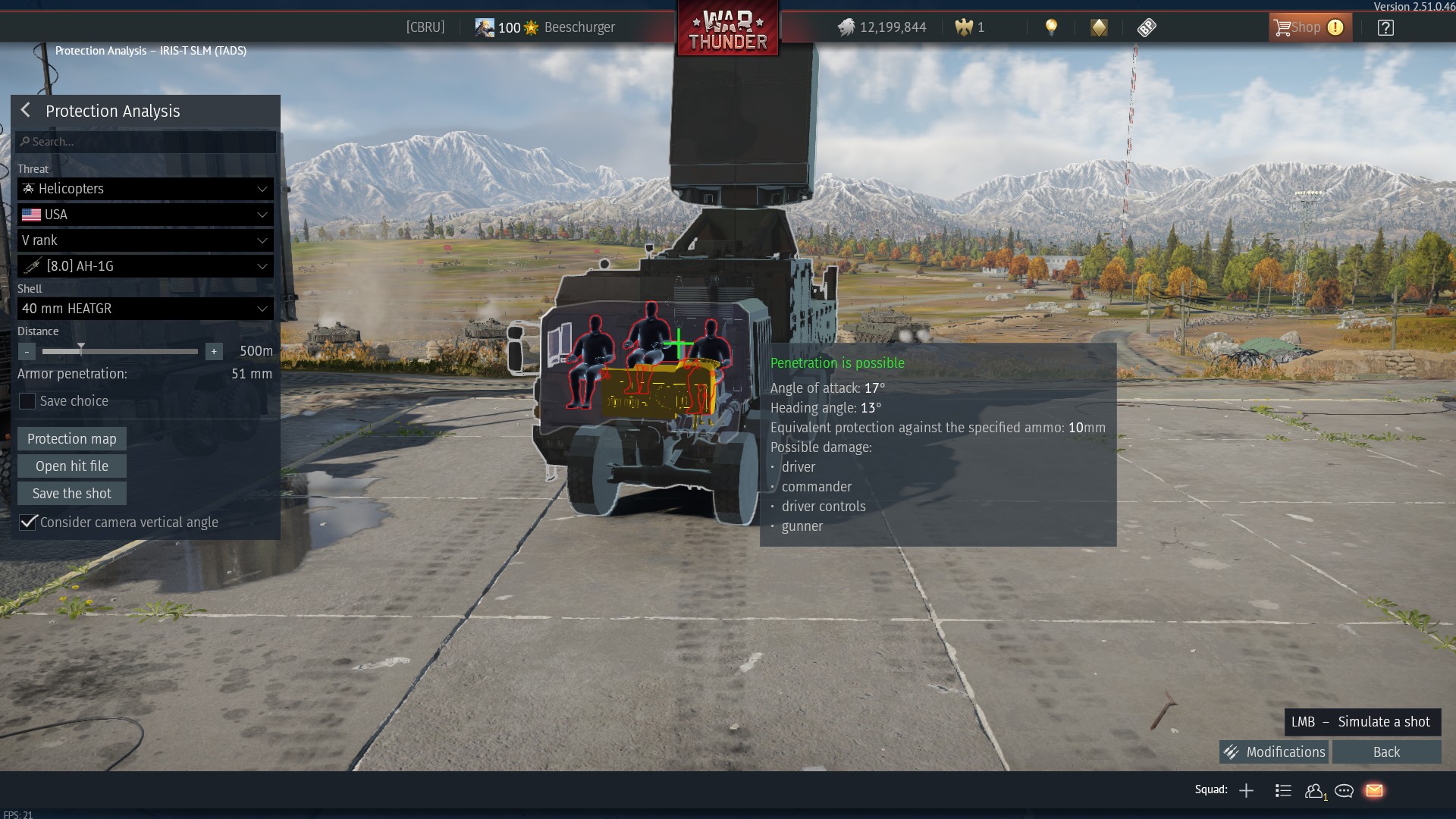This screenshot has height=819, width=1456.
Task: Show the Protection map
Action: 72,439
